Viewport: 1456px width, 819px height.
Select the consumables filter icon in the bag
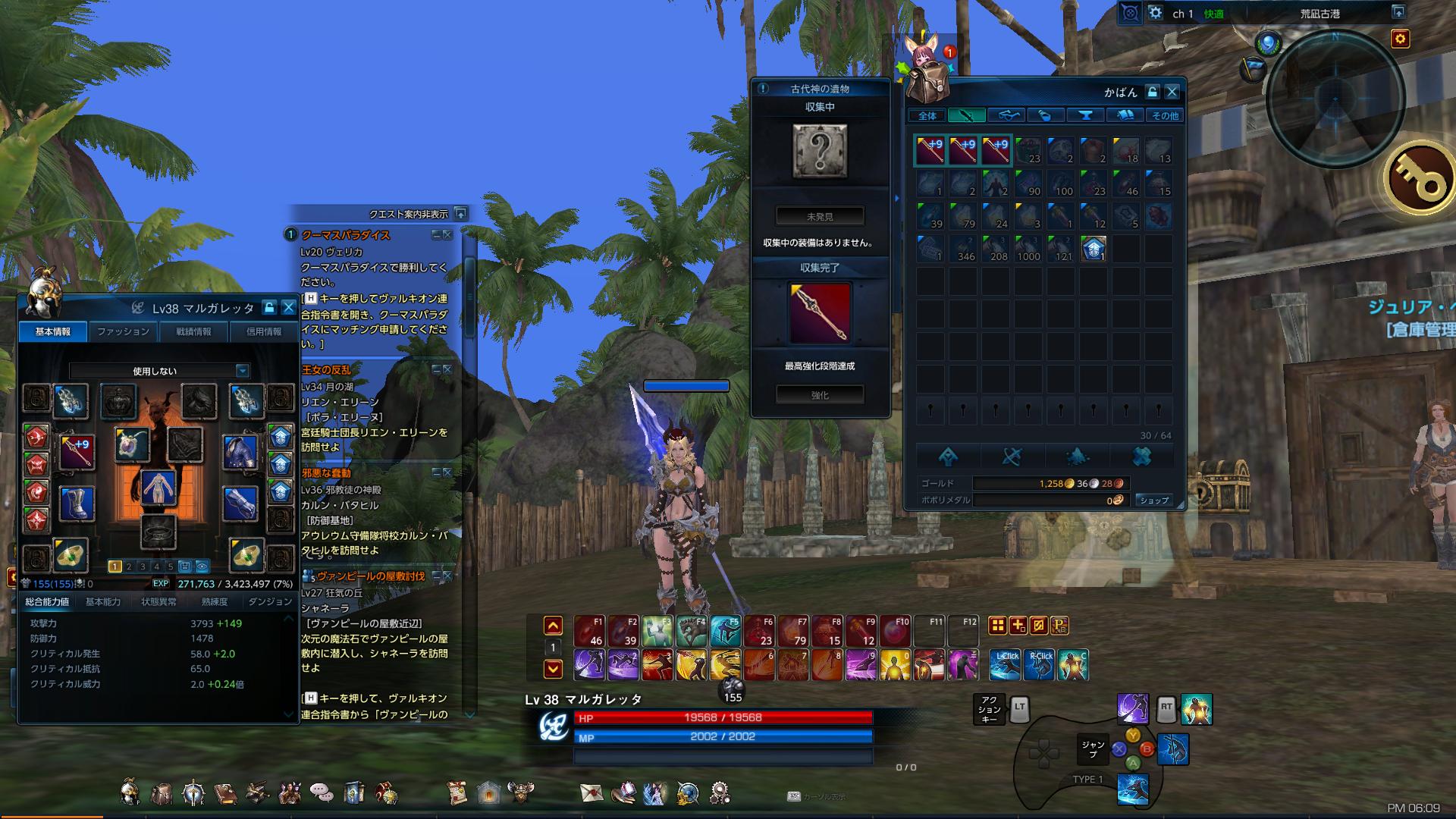(x=1045, y=115)
